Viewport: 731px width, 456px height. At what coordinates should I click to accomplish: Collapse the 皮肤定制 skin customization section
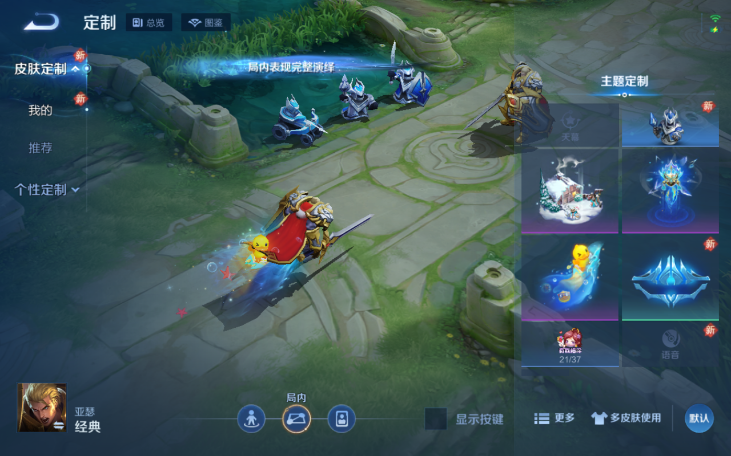pos(46,69)
